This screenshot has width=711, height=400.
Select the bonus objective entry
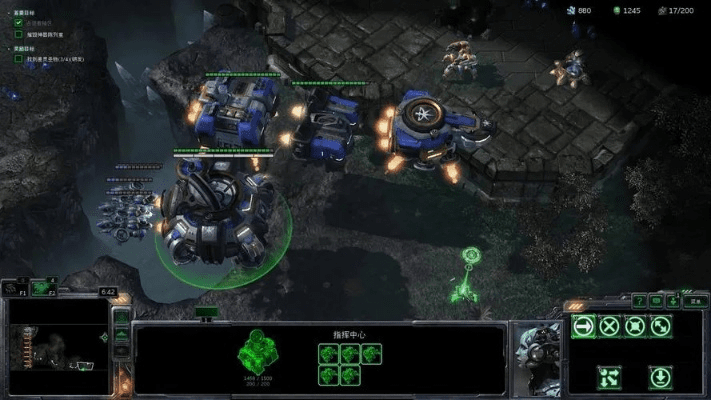point(50,59)
